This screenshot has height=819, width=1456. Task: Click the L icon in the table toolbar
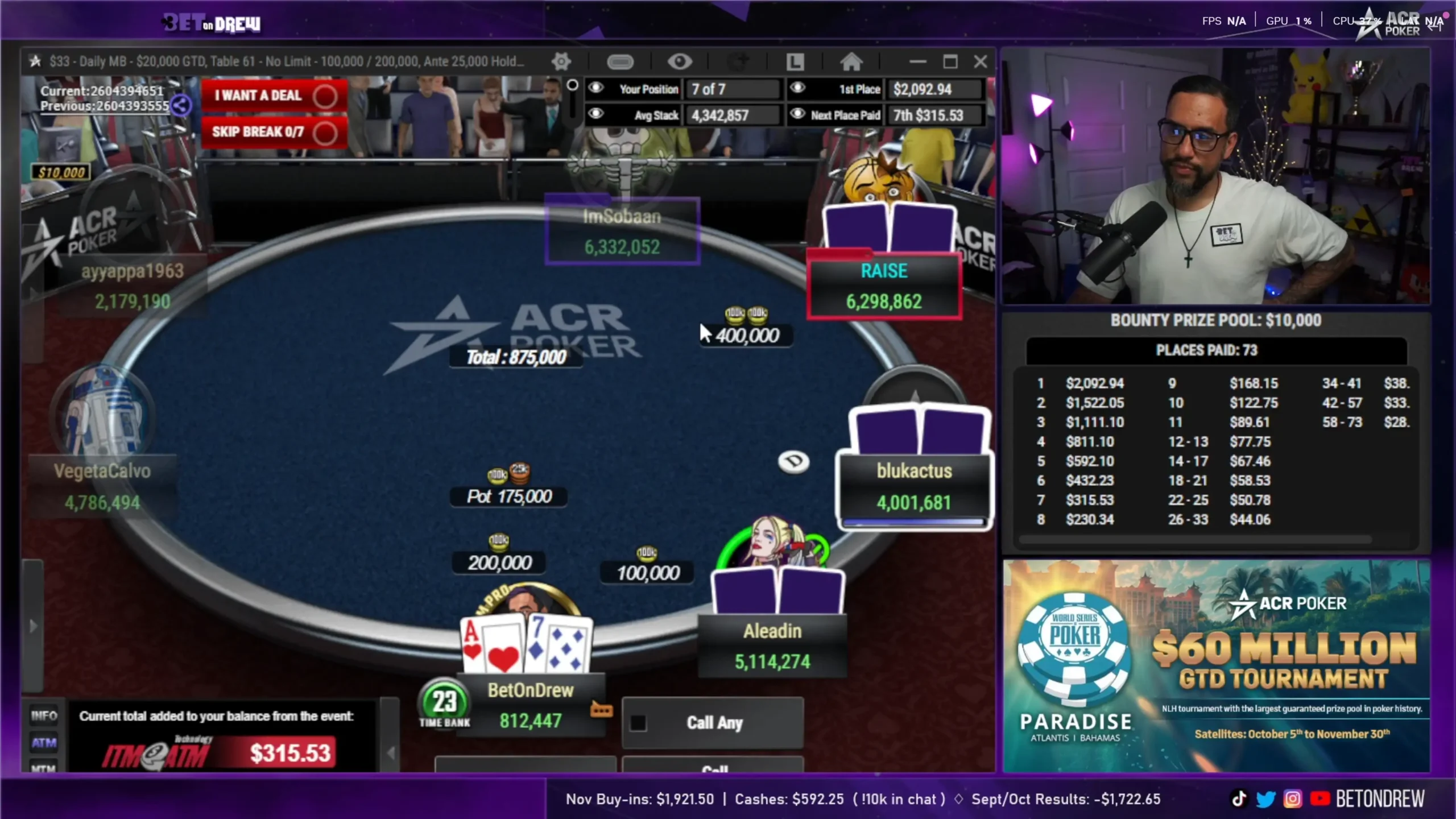point(795,61)
